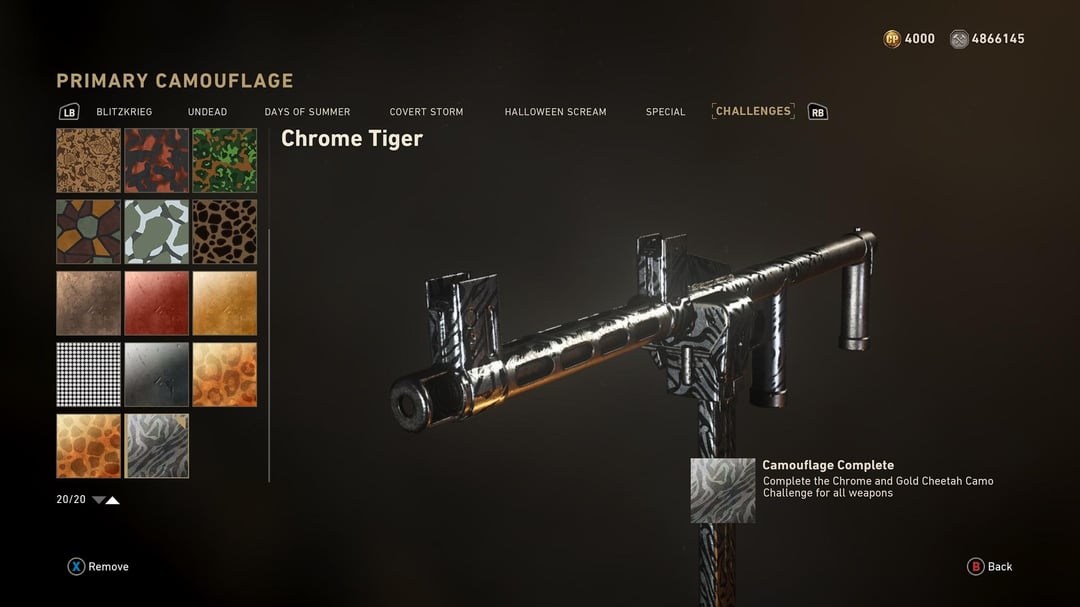The height and width of the screenshot is (607, 1080).
Task: Switch to the Halloween Scream tab
Action: tap(555, 112)
